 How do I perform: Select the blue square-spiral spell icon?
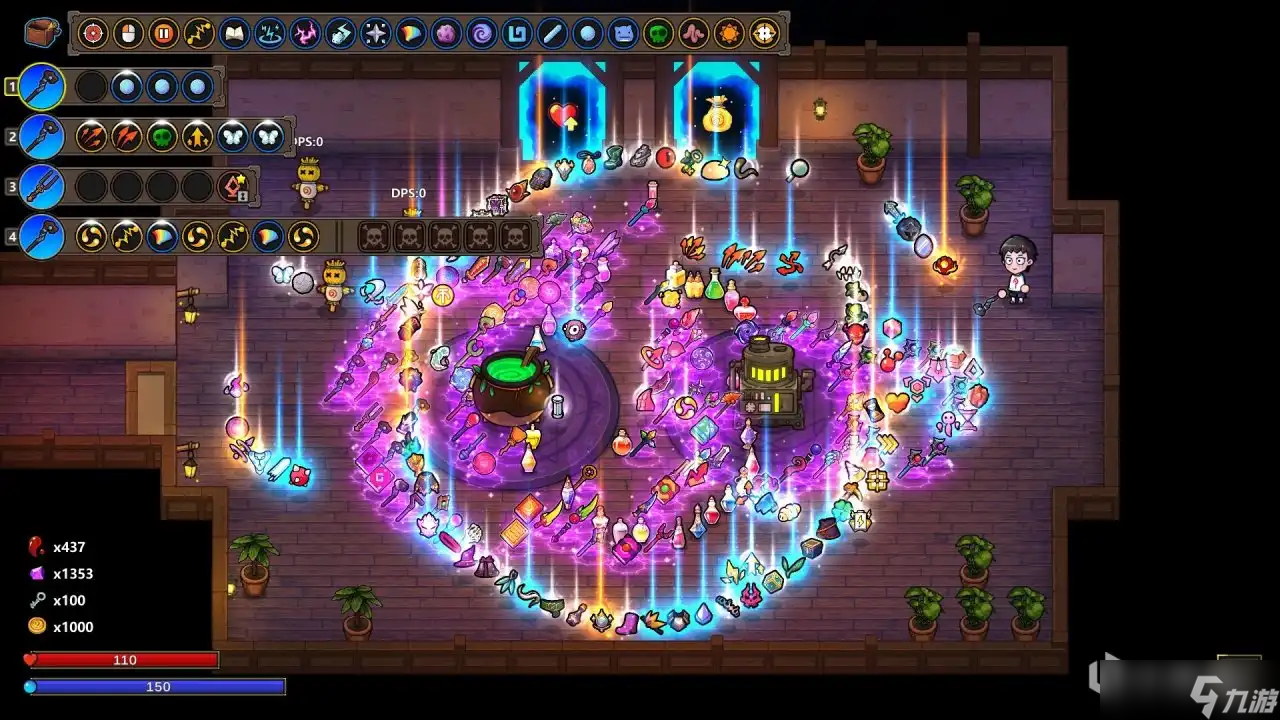[517, 34]
